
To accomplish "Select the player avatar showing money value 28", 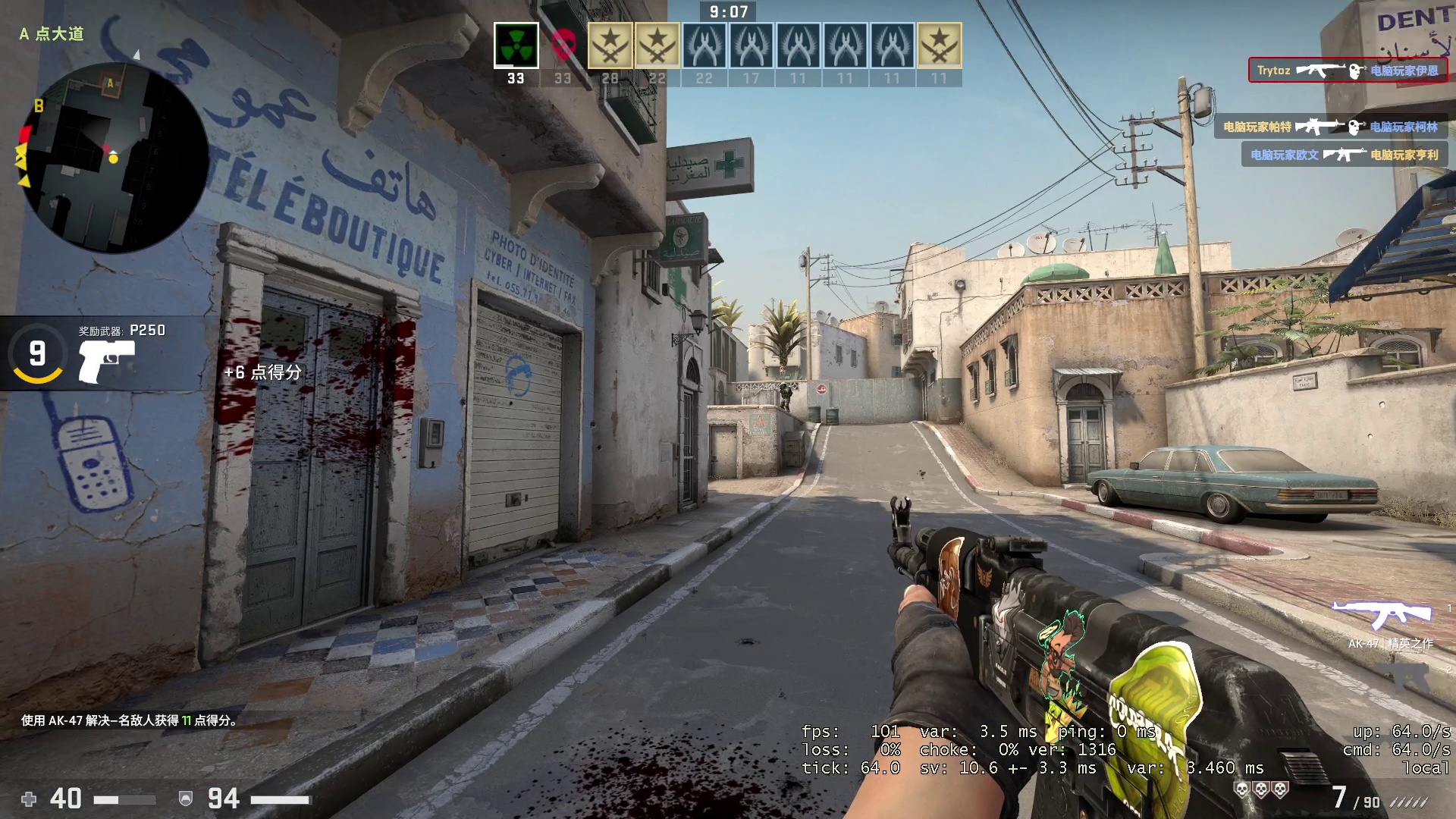I will [x=610, y=45].
